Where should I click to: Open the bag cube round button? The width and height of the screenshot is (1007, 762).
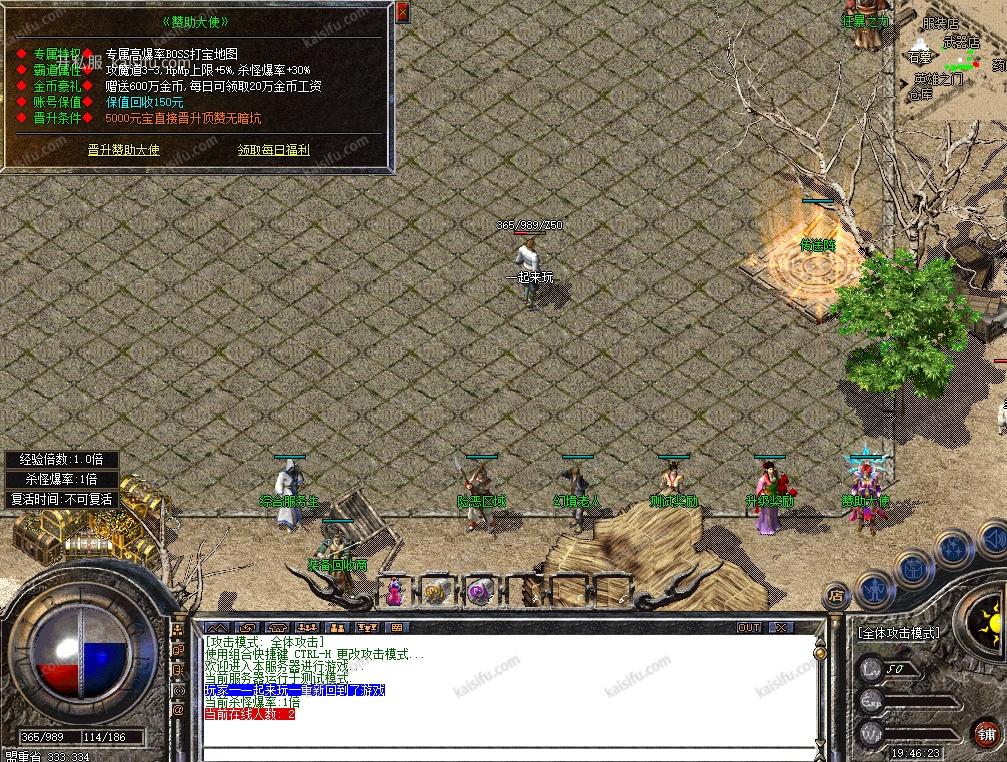[914, 568]
